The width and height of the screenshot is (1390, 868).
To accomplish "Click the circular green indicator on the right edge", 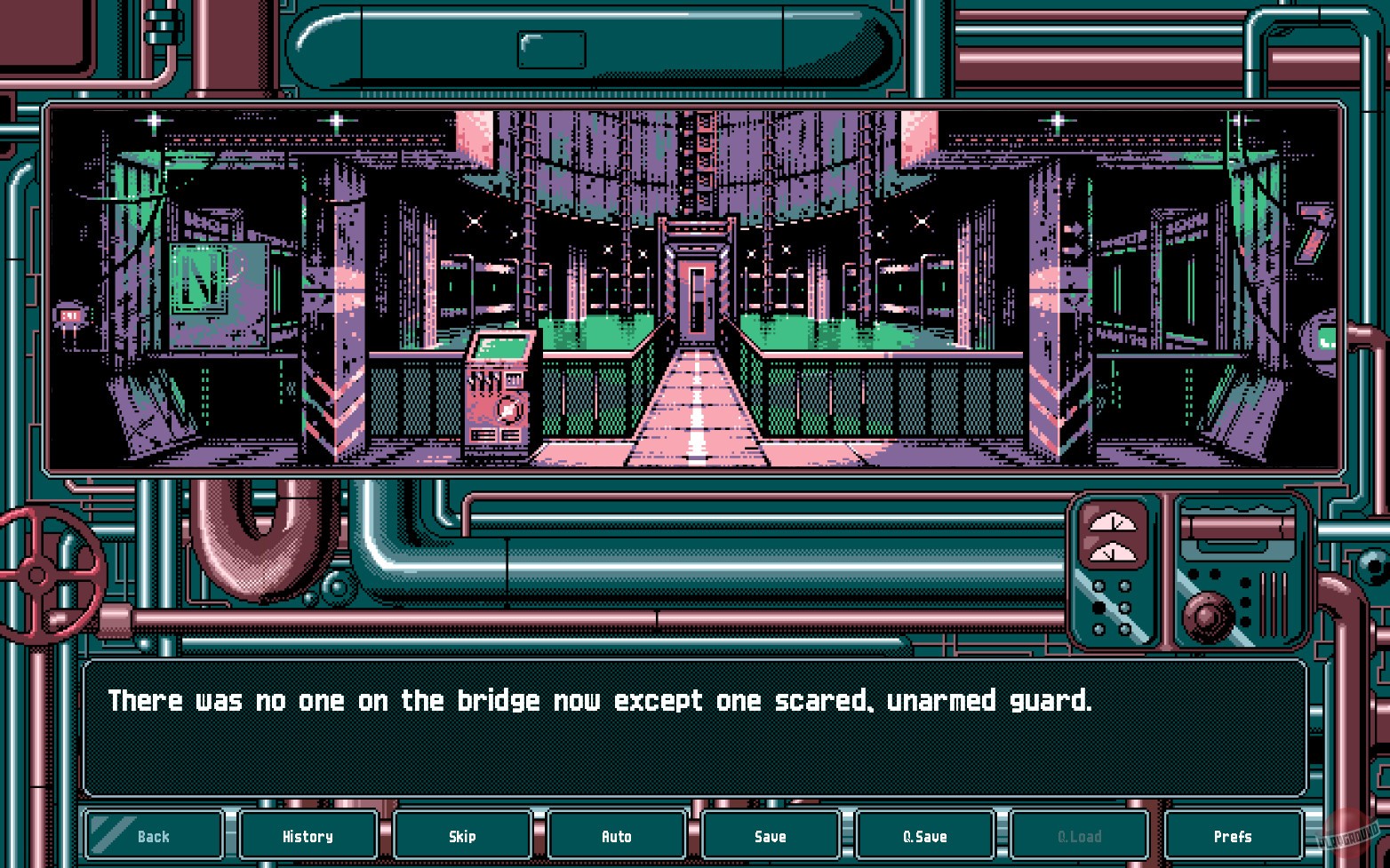I will [x=1325, y=338].
